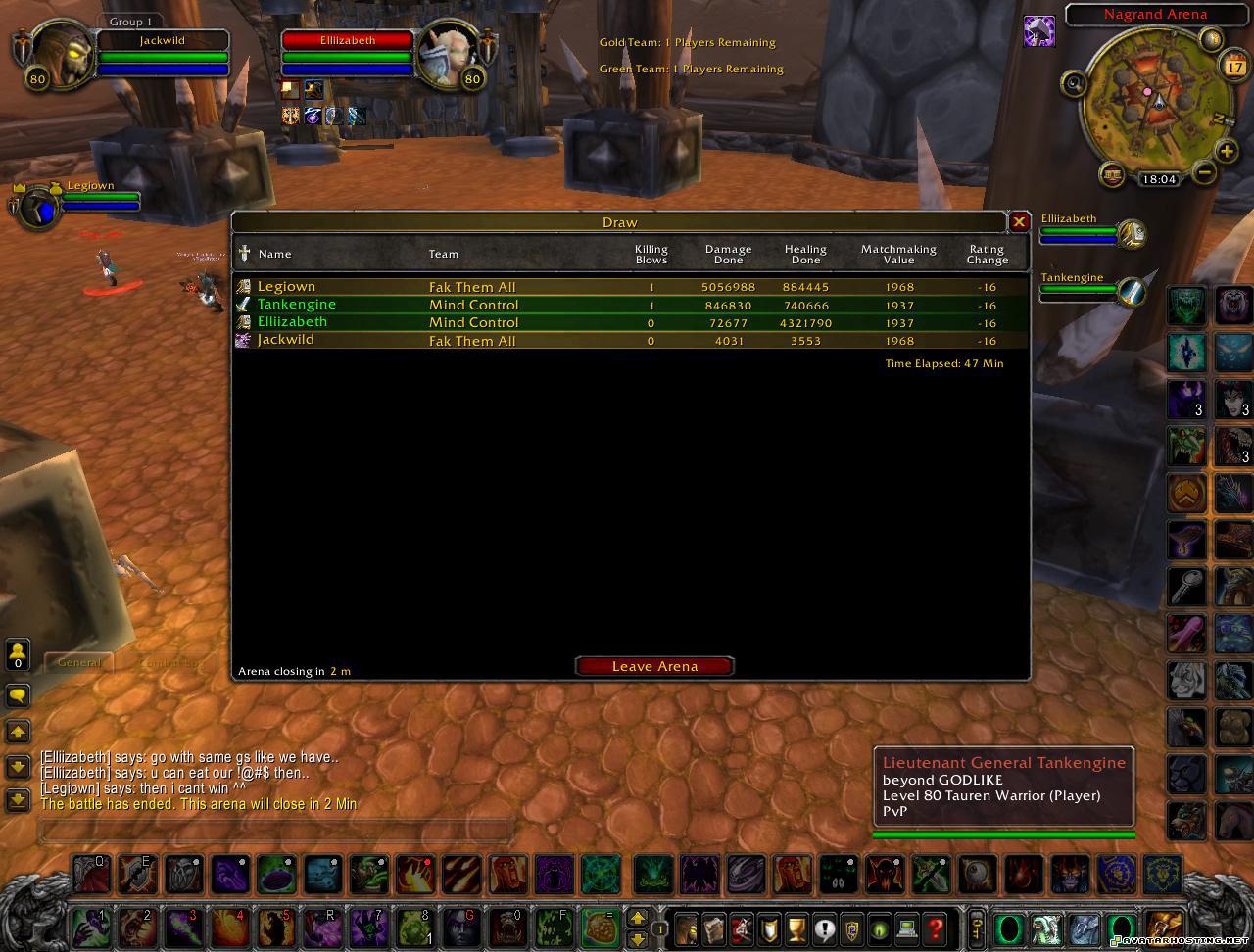Image resolution: width=1254 pixels, height=952 pixels.
Task: Open Character Info via the helmet icon
Action: coord(686,928)
